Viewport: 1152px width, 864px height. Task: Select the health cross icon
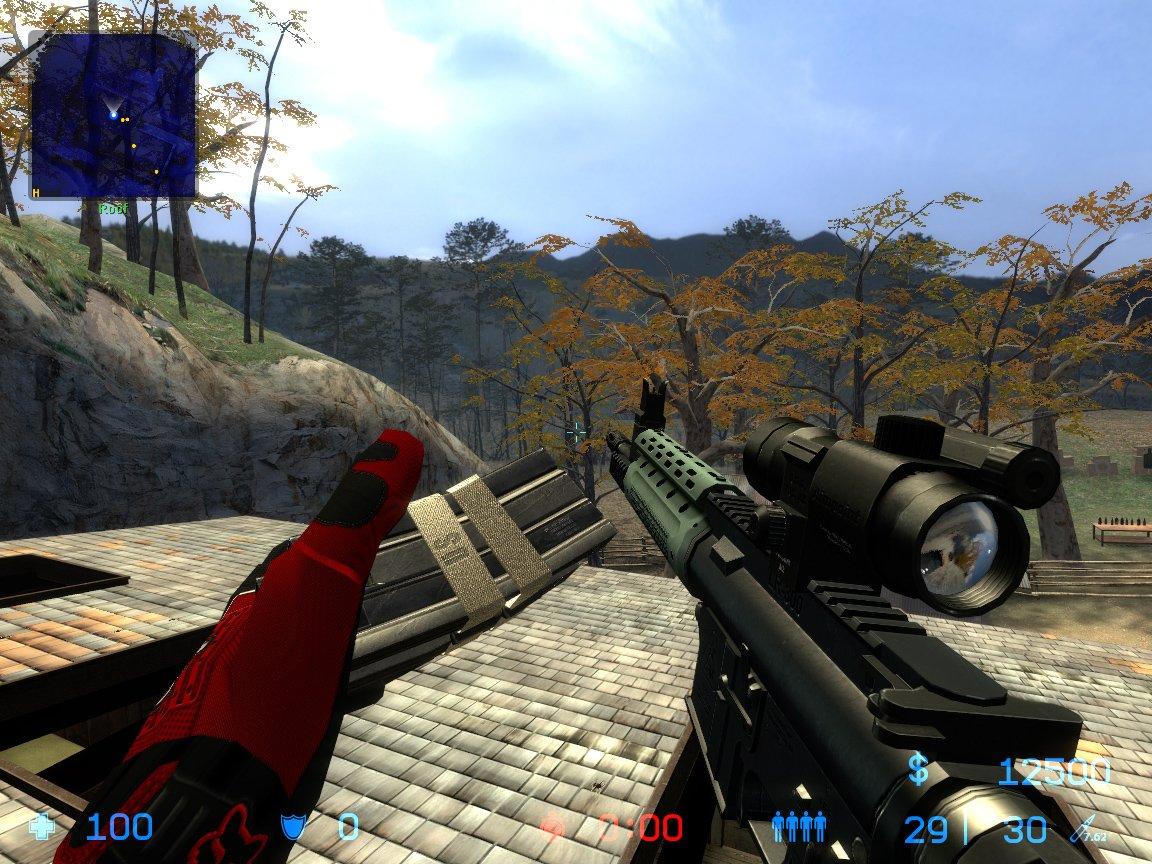[x=43, y=827]
